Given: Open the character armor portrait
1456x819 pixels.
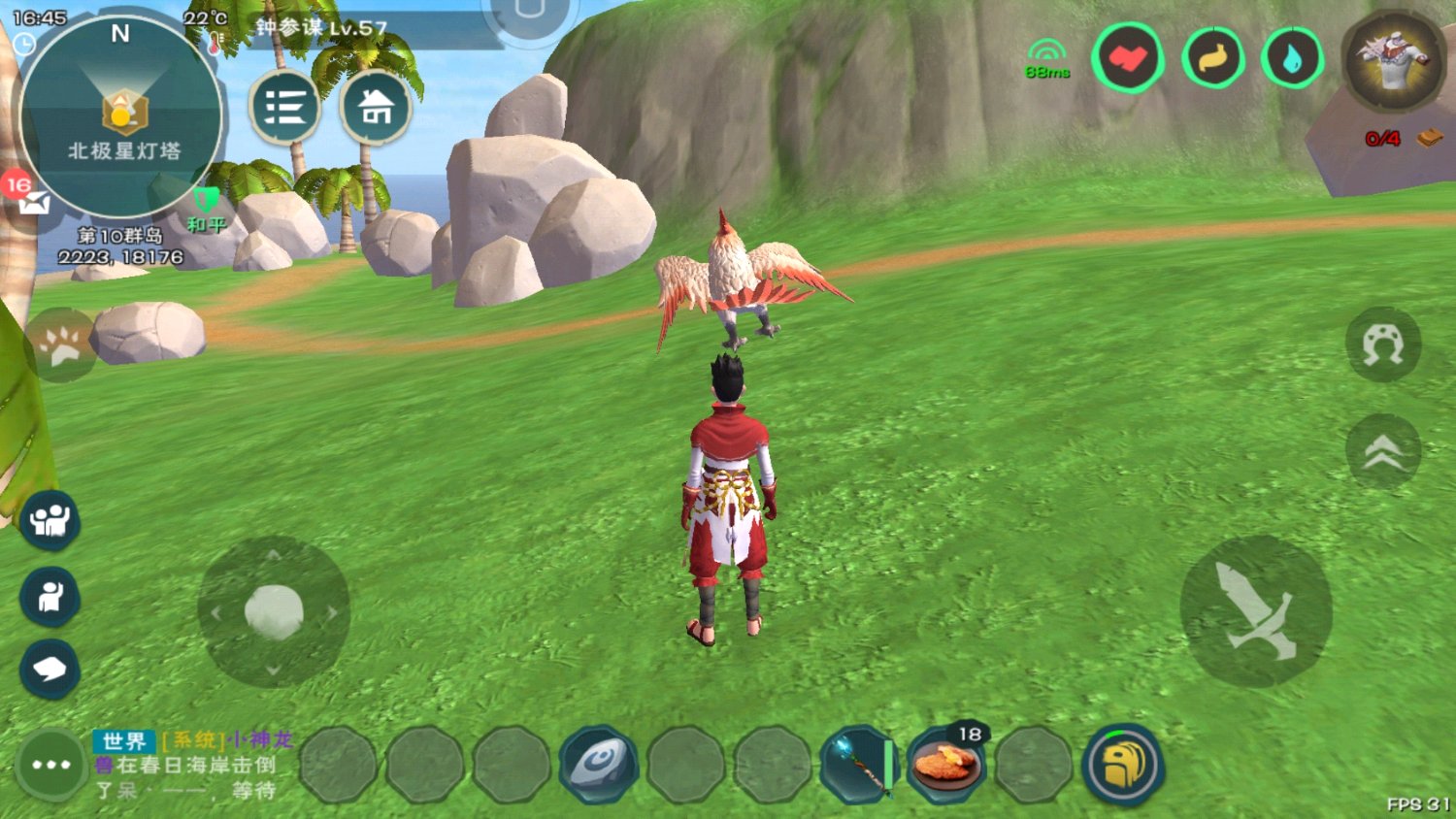Looking at the screenshot, I should pos(1394,58).
